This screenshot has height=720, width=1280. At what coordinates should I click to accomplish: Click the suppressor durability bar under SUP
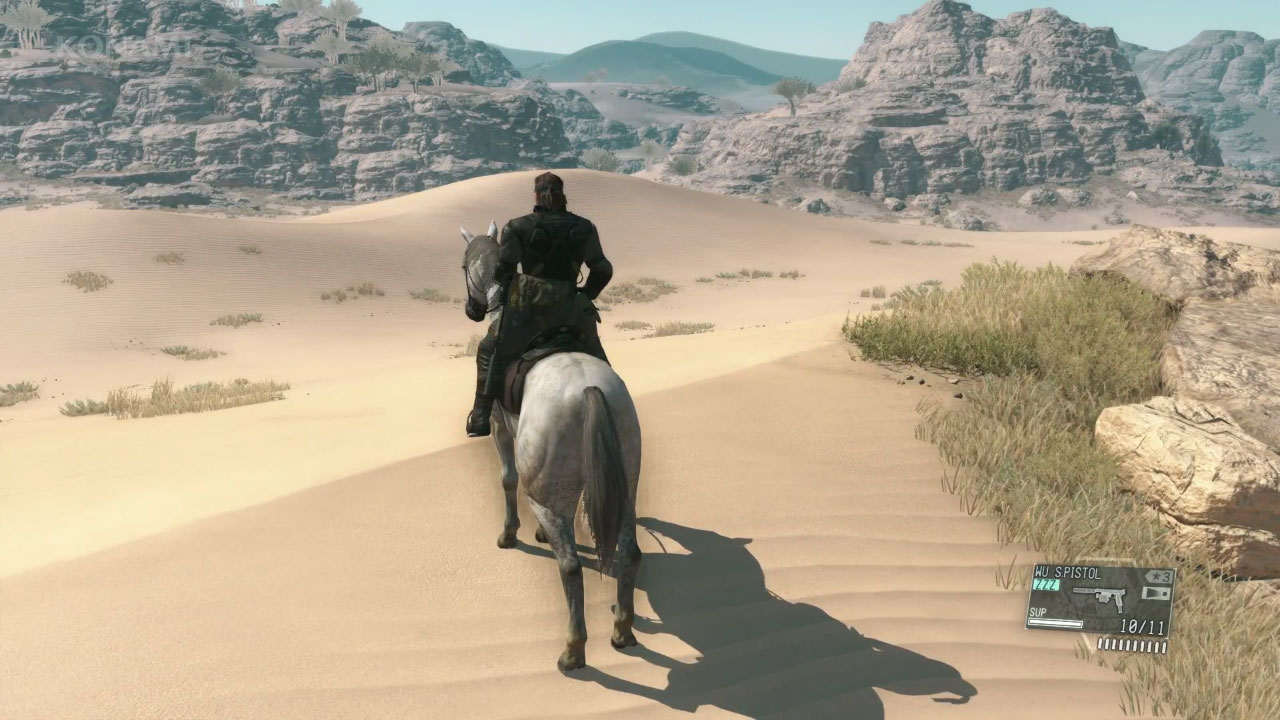pyautogui.click(x=1055, y=622)
